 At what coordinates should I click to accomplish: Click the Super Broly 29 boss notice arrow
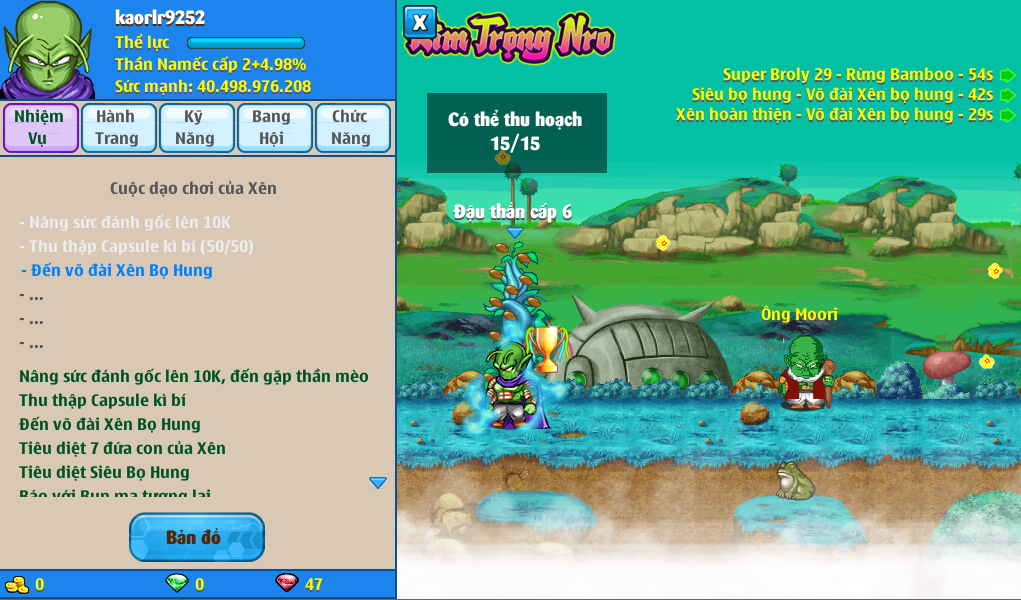[1007, 75]
